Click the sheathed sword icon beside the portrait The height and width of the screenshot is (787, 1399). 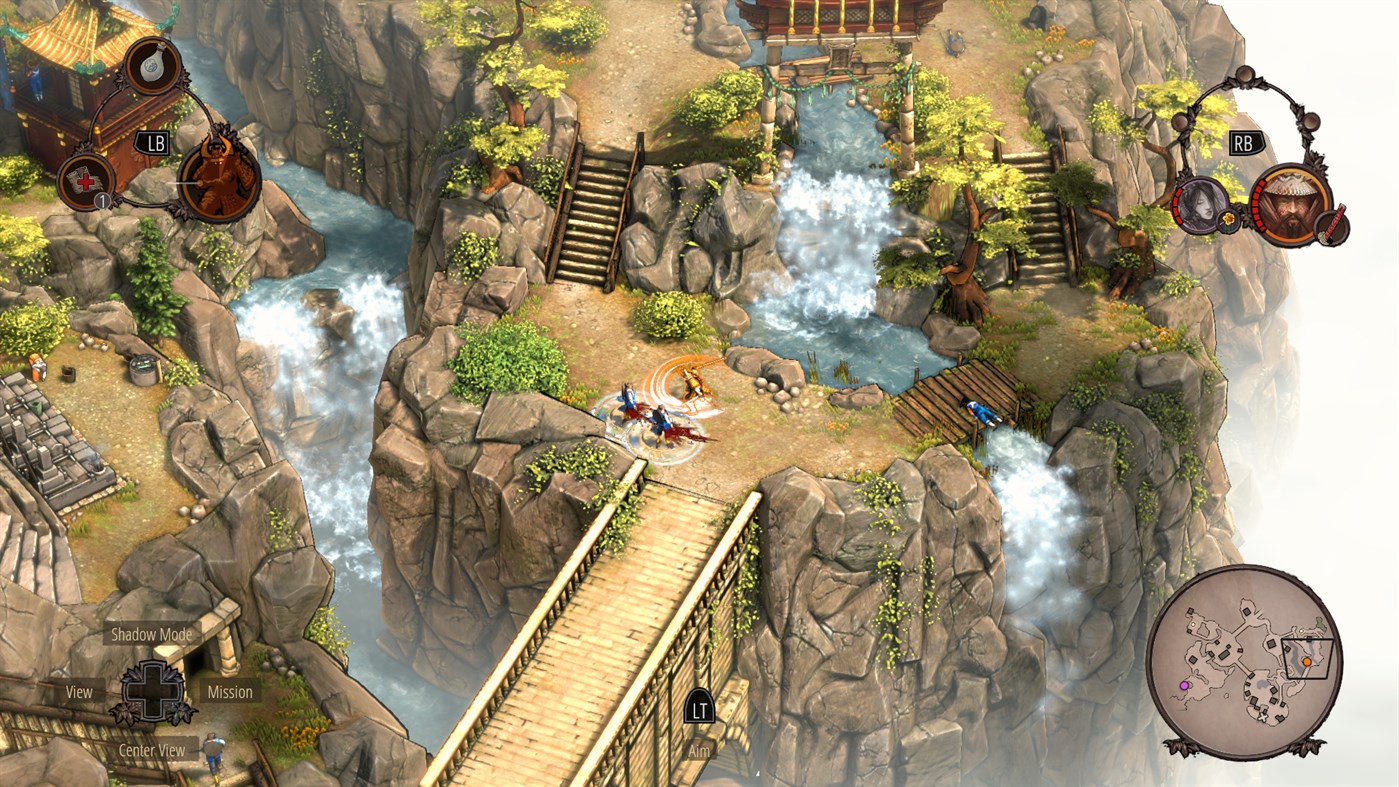pyautogui.click(x=1330, y=224)
